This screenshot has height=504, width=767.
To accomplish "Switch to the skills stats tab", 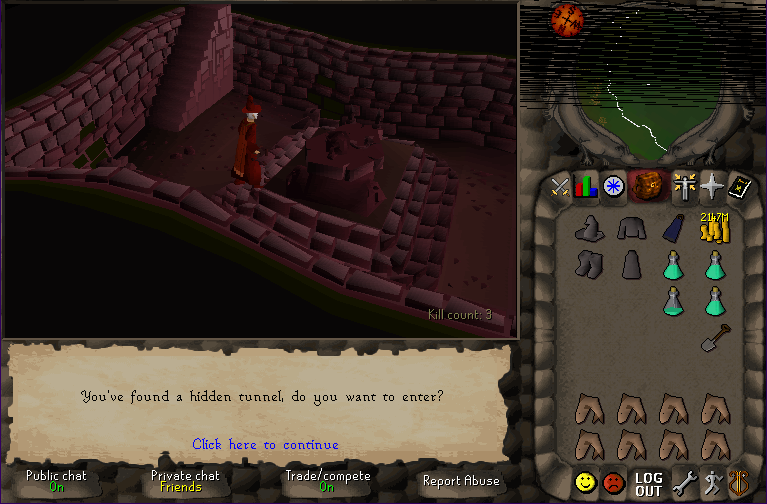I will [585, 187].
